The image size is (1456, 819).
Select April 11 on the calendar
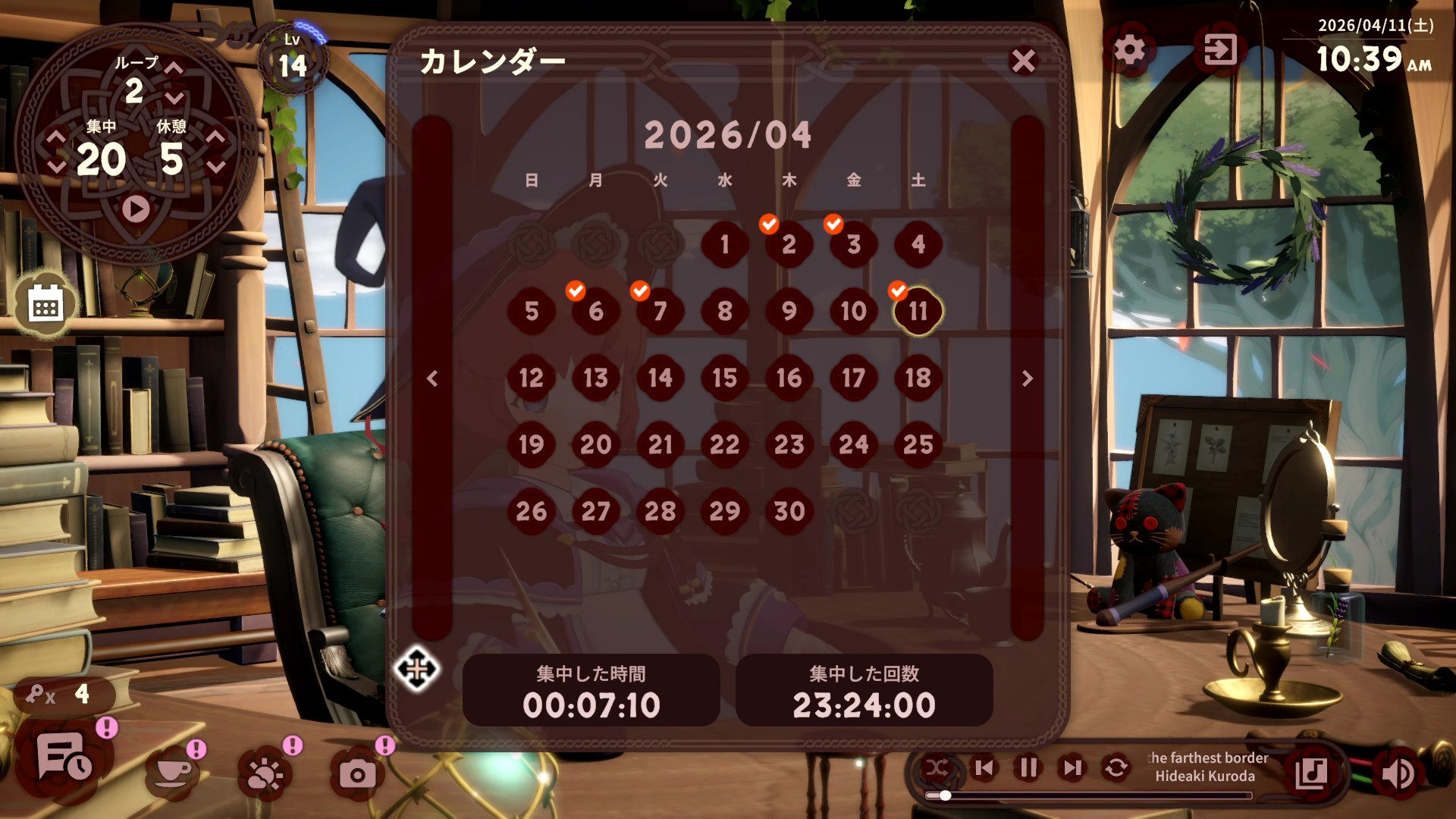918,310
